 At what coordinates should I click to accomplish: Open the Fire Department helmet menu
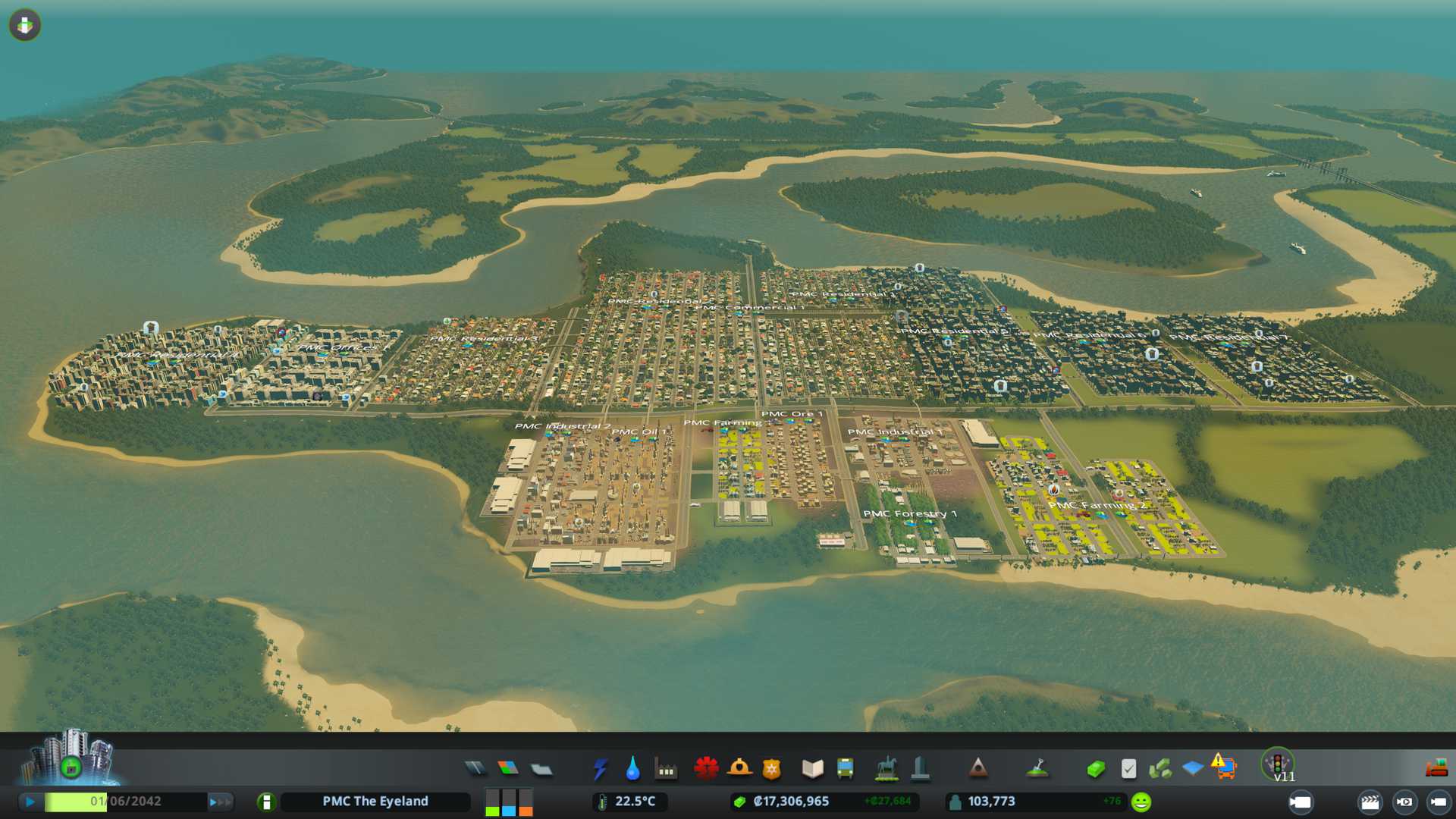[739, 768]
